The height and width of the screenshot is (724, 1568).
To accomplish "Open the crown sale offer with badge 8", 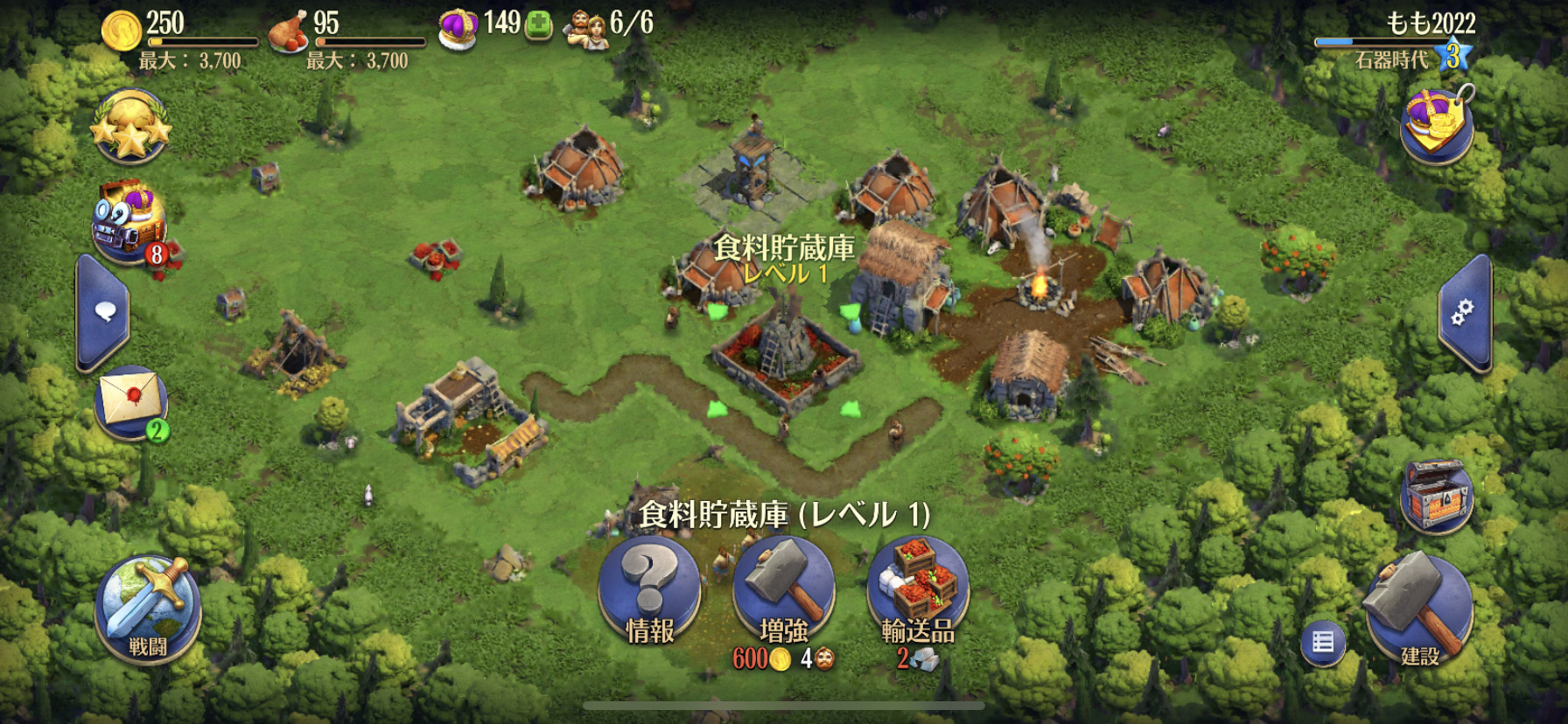I will (129, 223).
